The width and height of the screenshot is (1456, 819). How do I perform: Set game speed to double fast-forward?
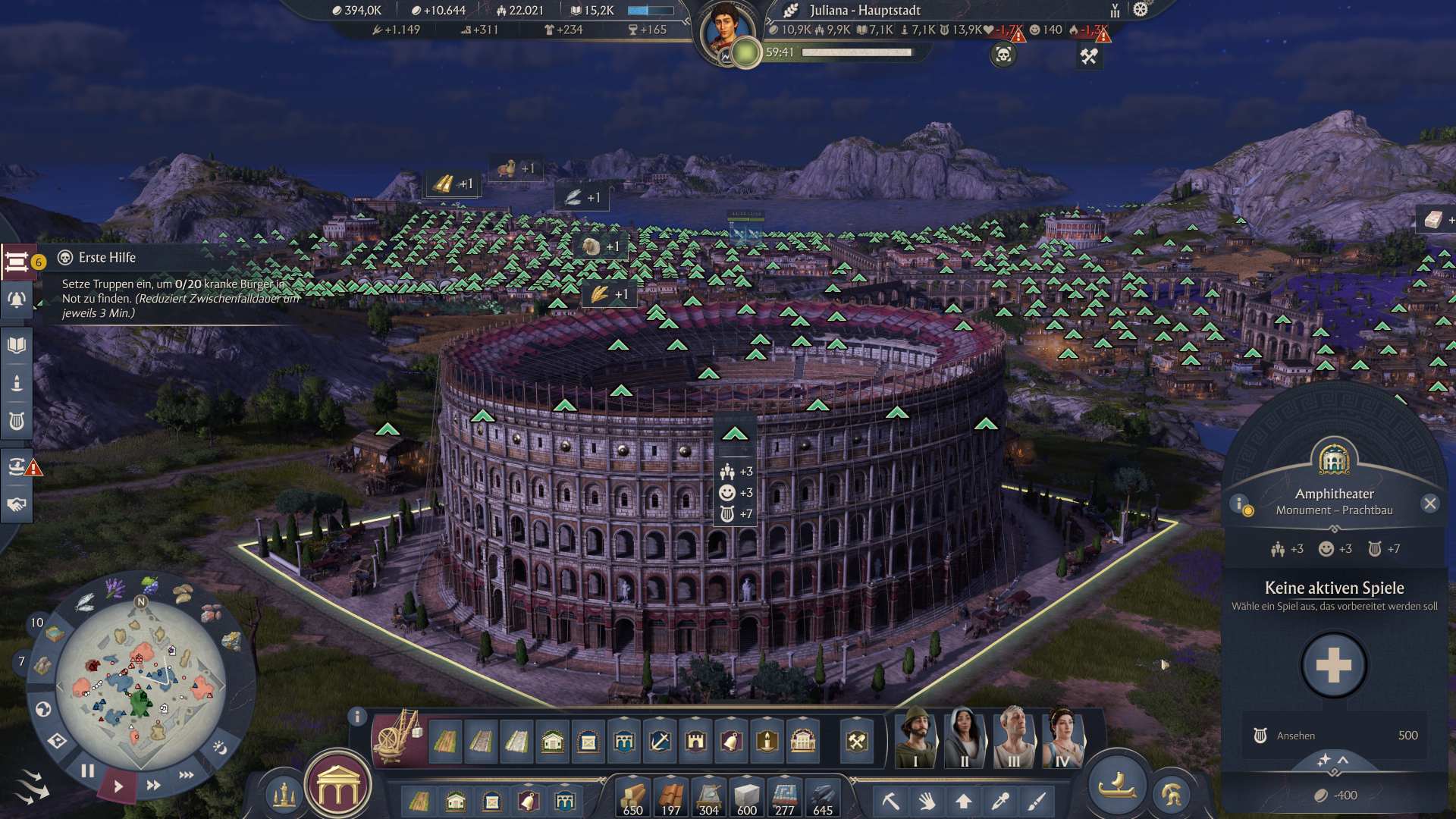tap(153, 785)
